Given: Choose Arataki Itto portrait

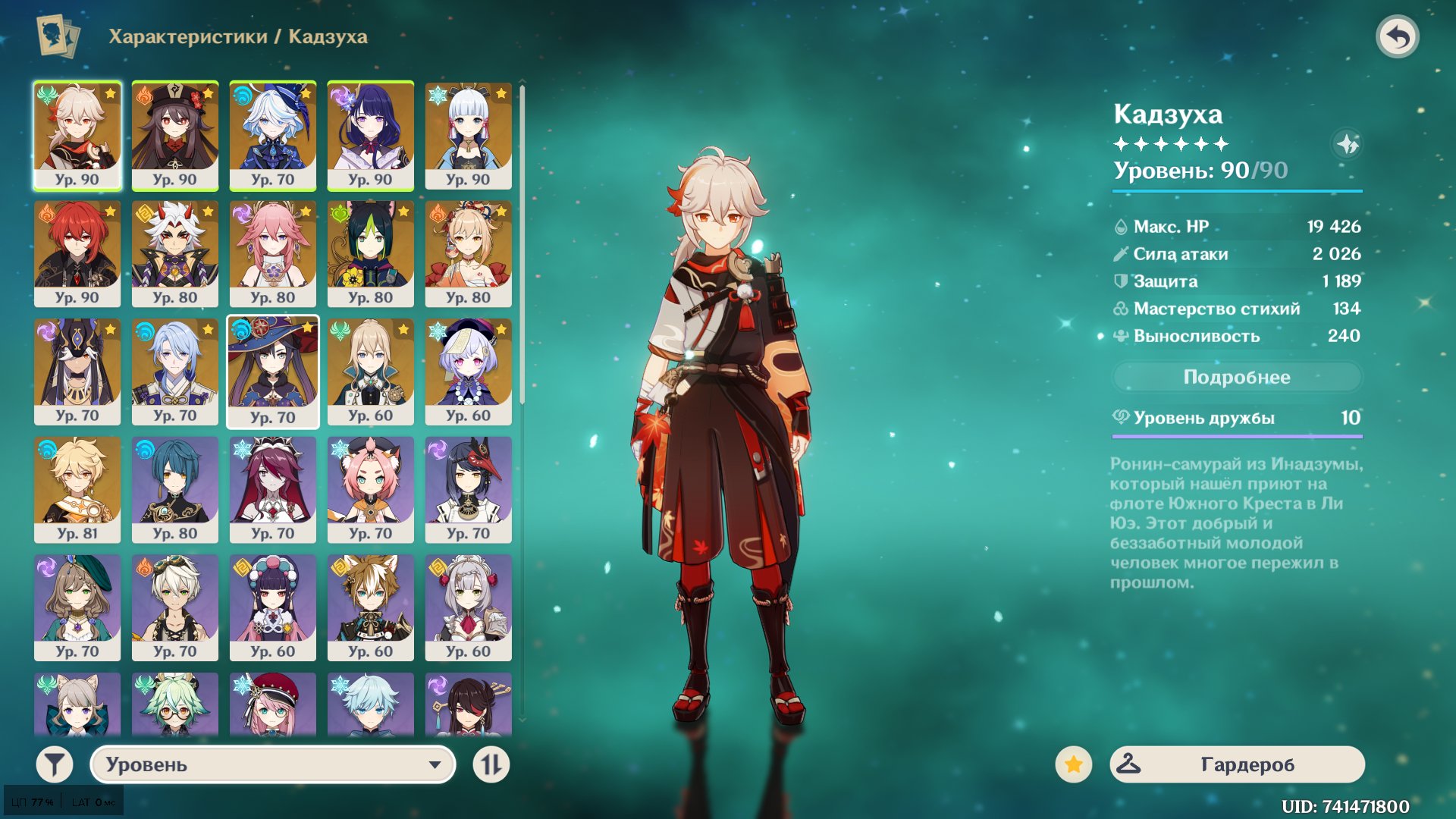Looking at the screenshot, I should click(174, 253).
